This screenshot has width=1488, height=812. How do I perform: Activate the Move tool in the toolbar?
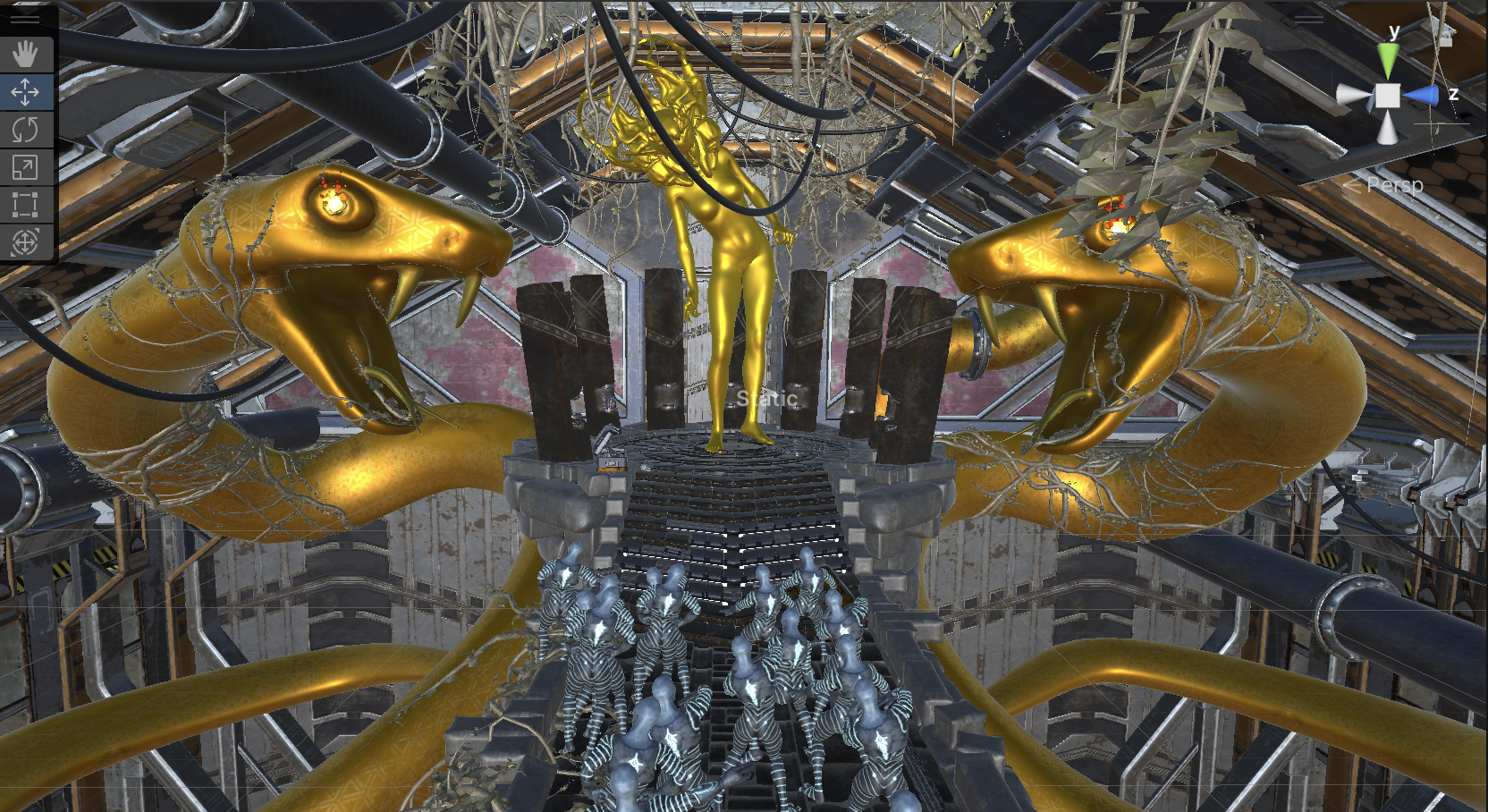tap(25, 91)
